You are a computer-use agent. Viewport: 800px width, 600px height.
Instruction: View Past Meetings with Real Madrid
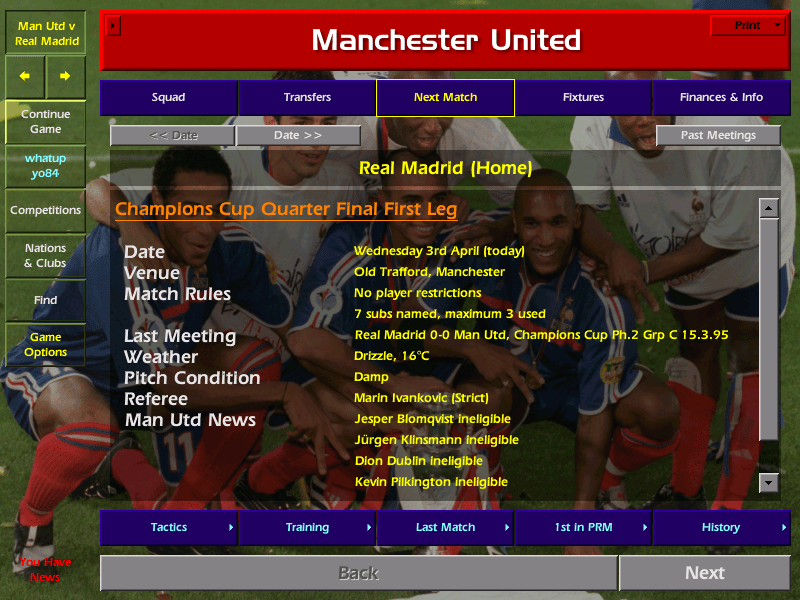(718, 136)
